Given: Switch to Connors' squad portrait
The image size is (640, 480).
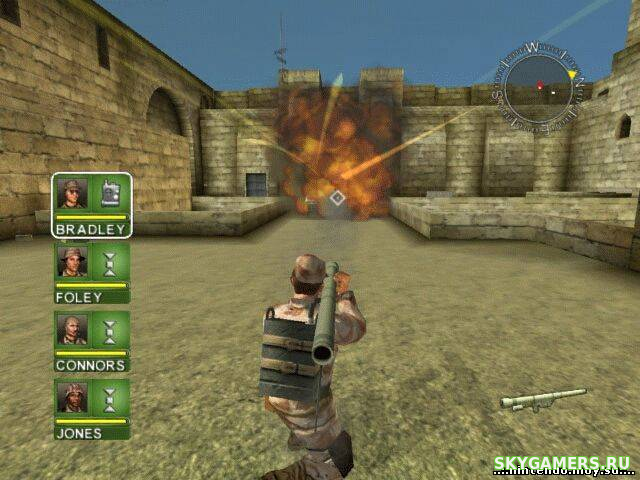Looking at the screenshot, I should pyautogui.click(x=73, y=330).
